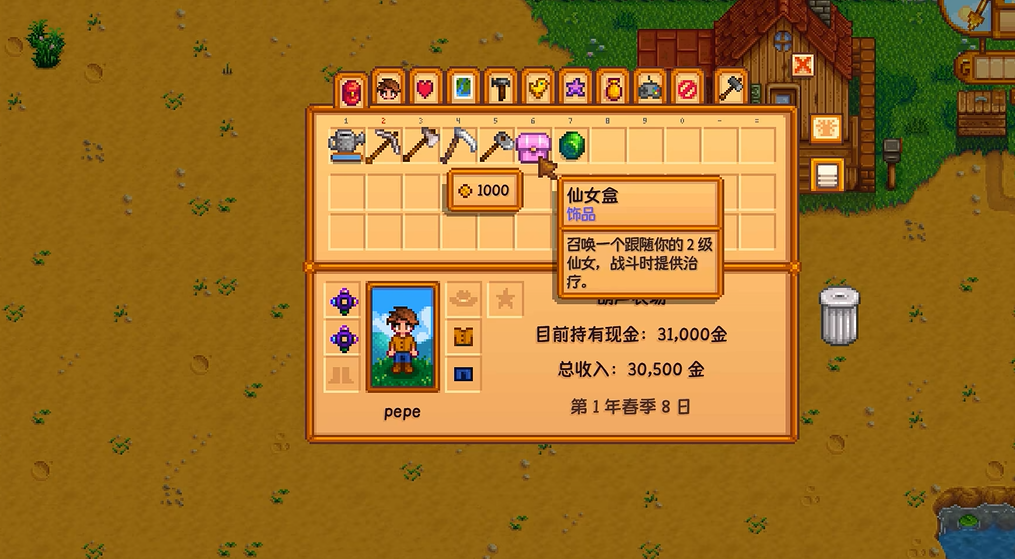Image resolution: width=1015 pixels, height=559 pixels.
Task: Switch to the heart relationships tab
Action: tap(425, 90)
